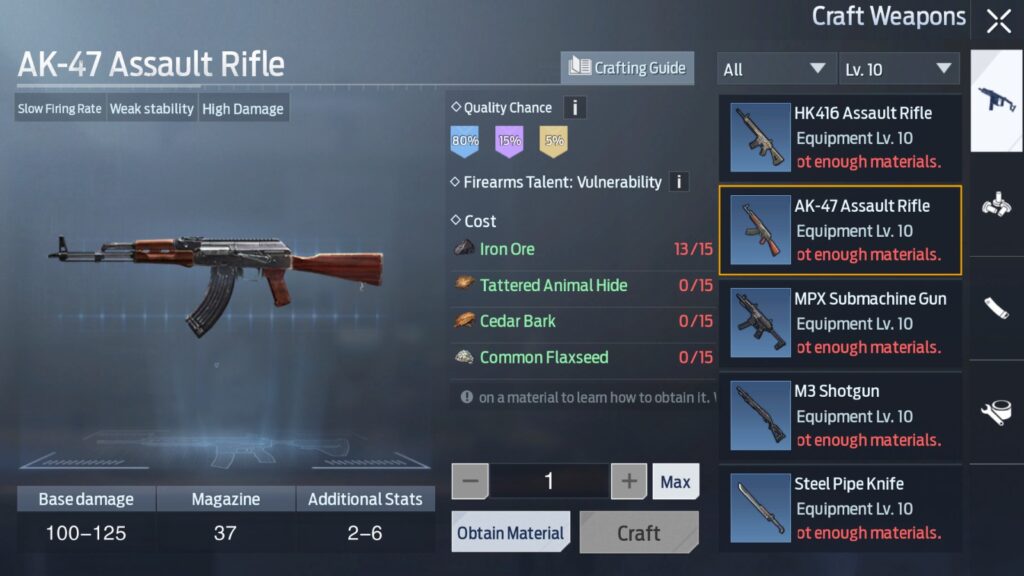Pick the M3 Shotgun recipe
This screenshot has height=576, width=1024.
[839, 416]
